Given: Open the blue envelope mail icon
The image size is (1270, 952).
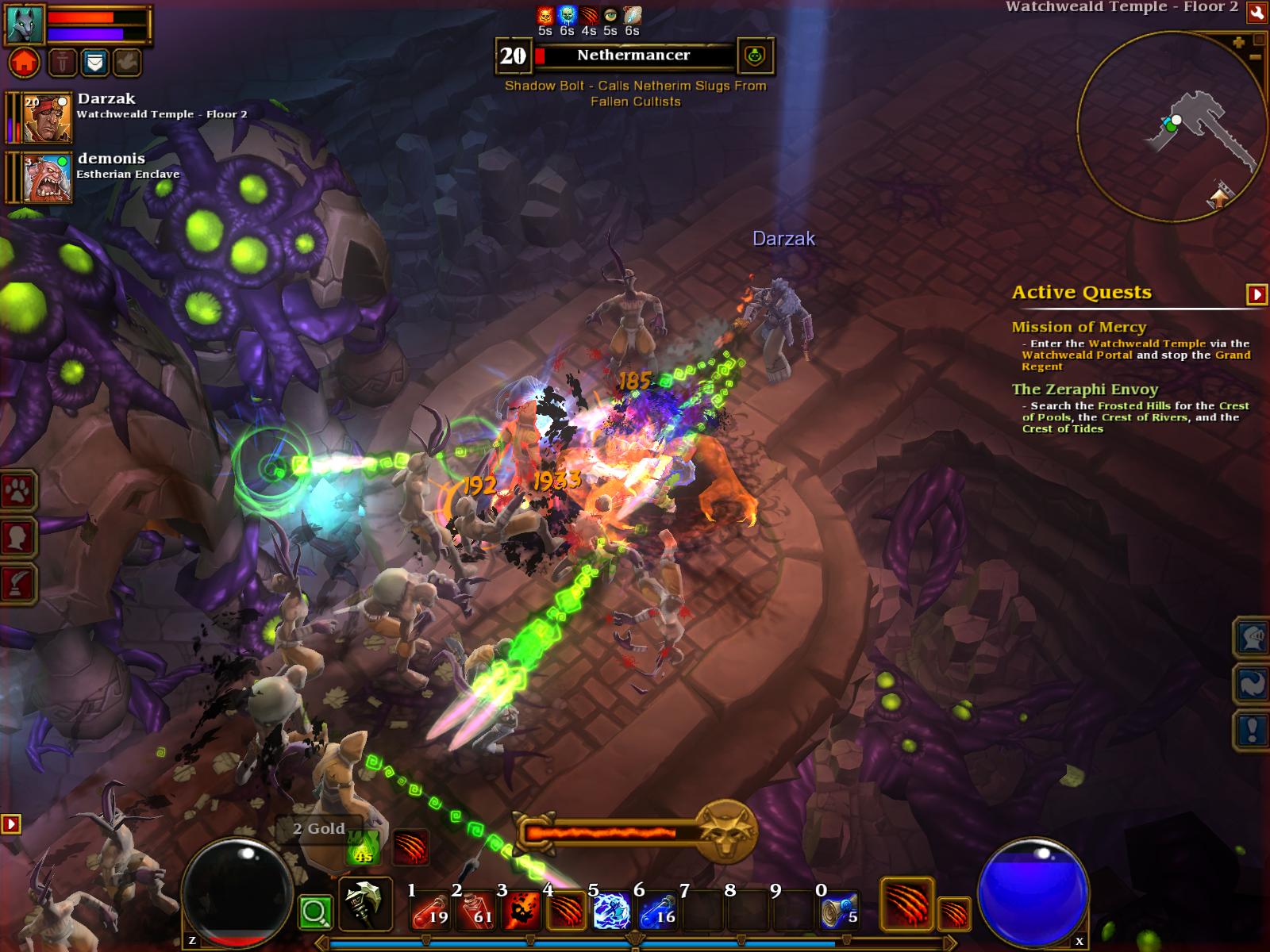Looking at the screenshot, I should tap(95, 62).
